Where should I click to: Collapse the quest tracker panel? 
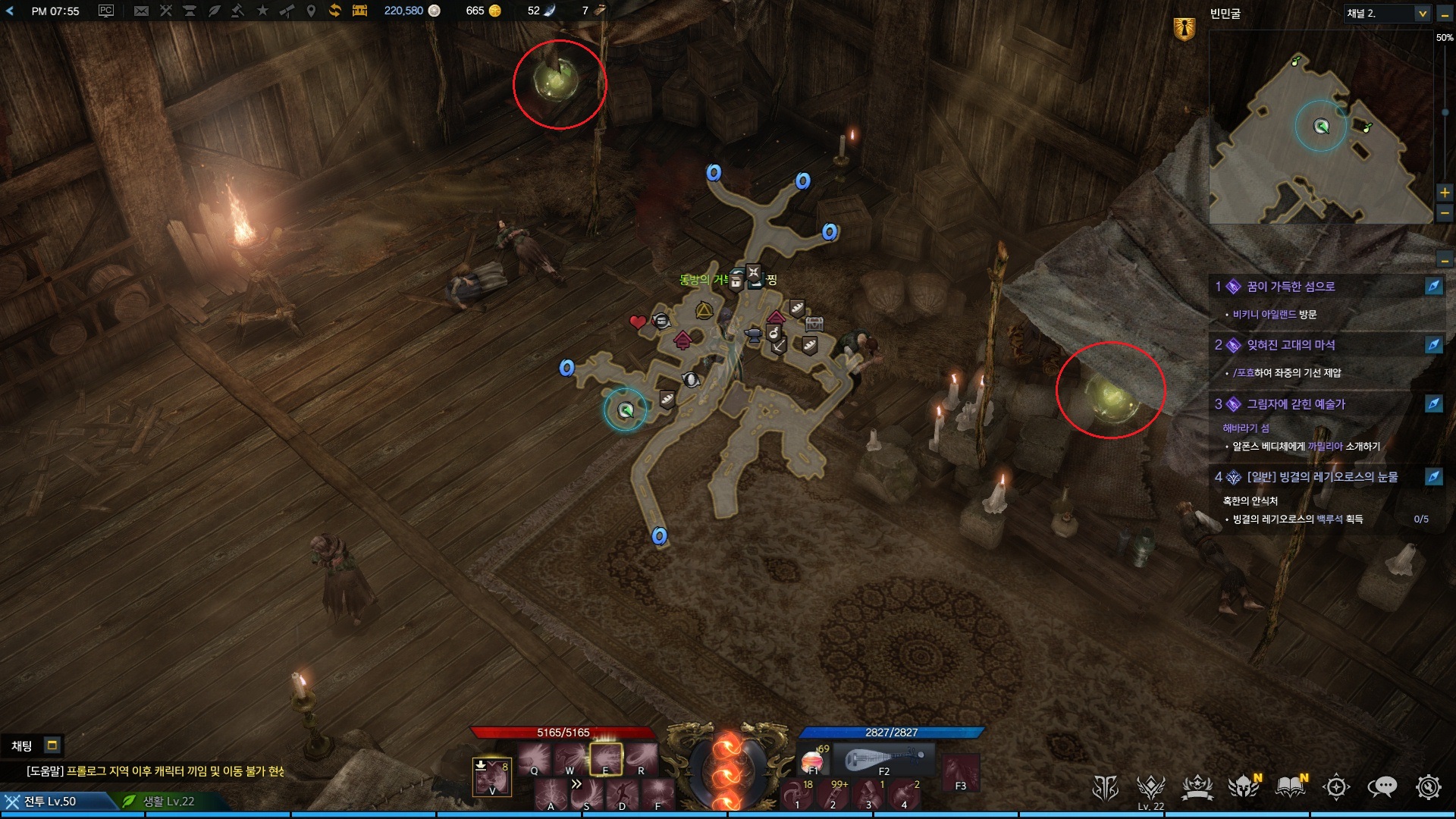[x=1445, y=261]
